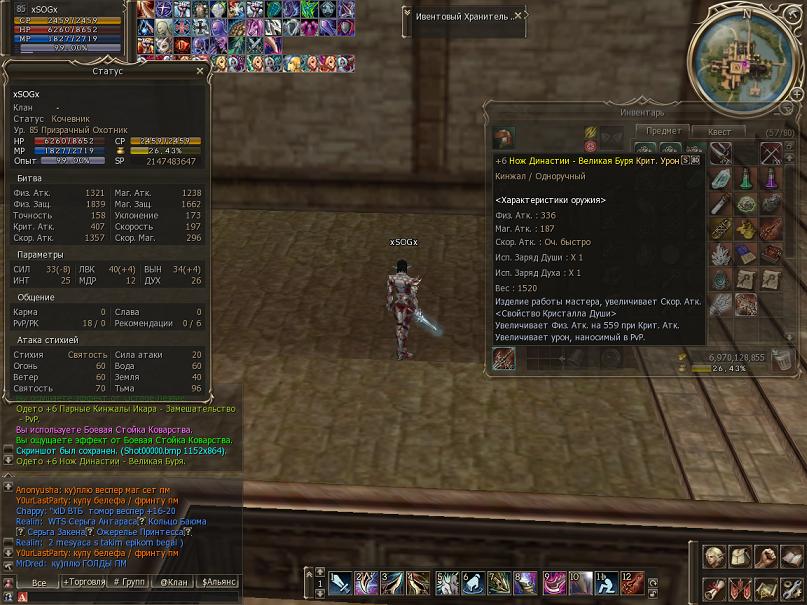Viewport: 807px width, 605px height.
Task: Close the Статус character window
Action: [x=200, y=72]
